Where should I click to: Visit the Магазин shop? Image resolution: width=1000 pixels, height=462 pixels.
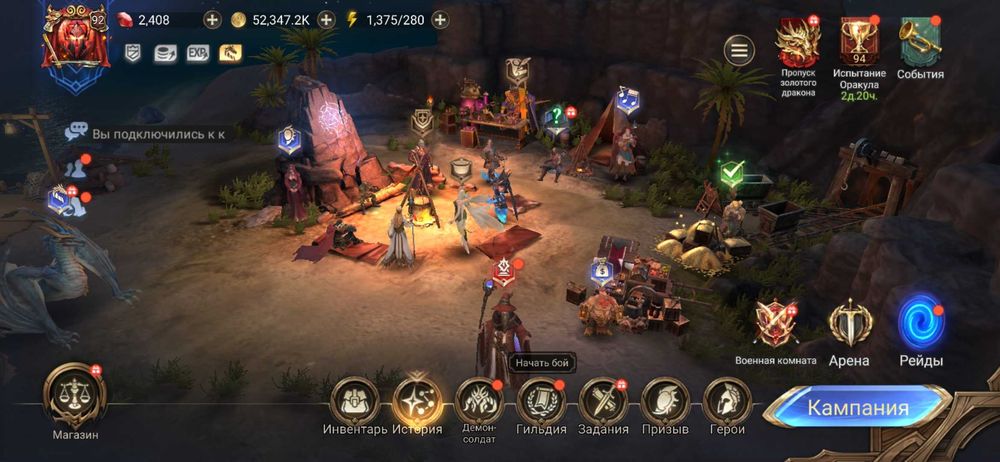pos(75,396)
